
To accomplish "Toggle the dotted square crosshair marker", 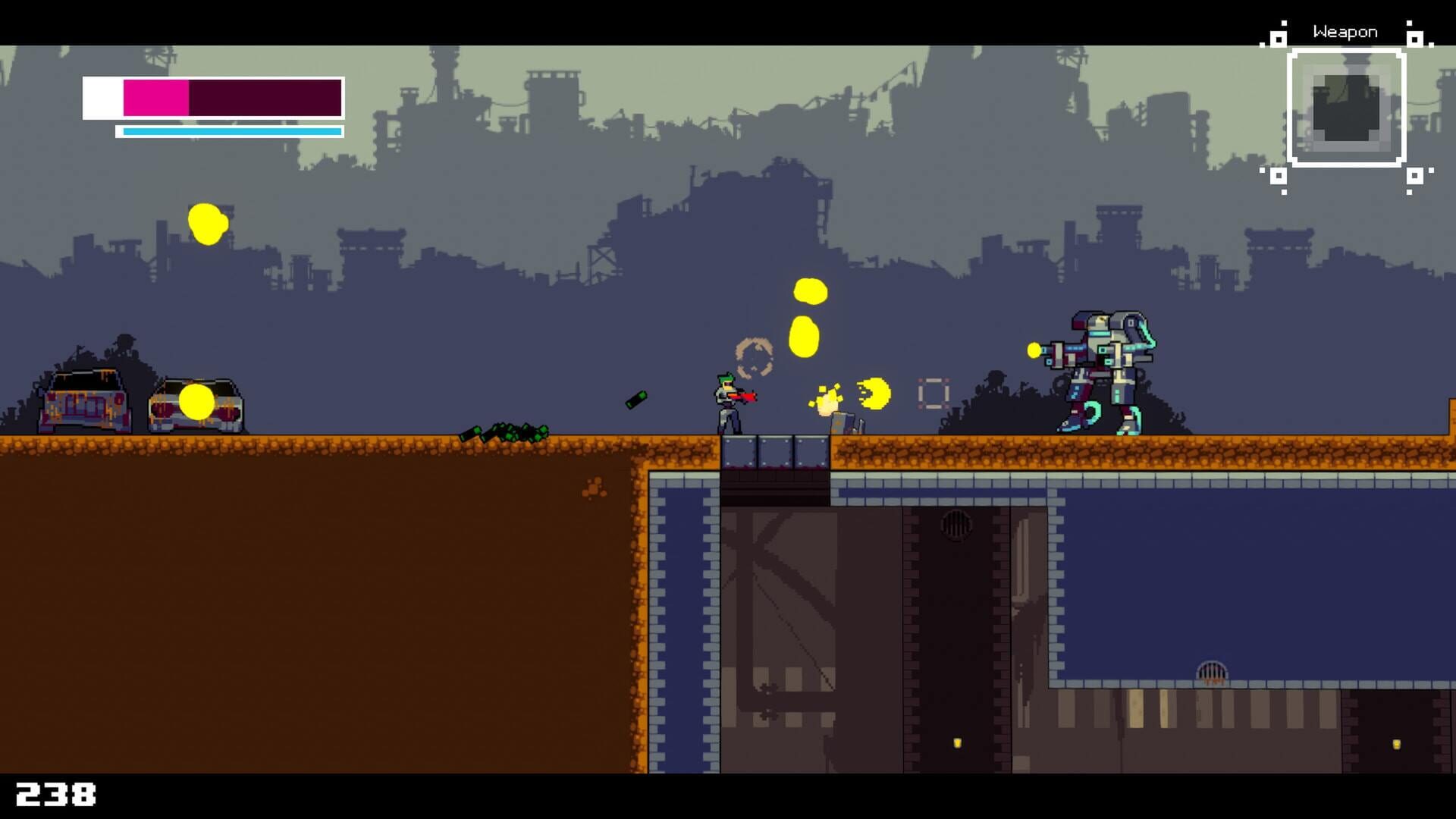I will click(934, 392).
